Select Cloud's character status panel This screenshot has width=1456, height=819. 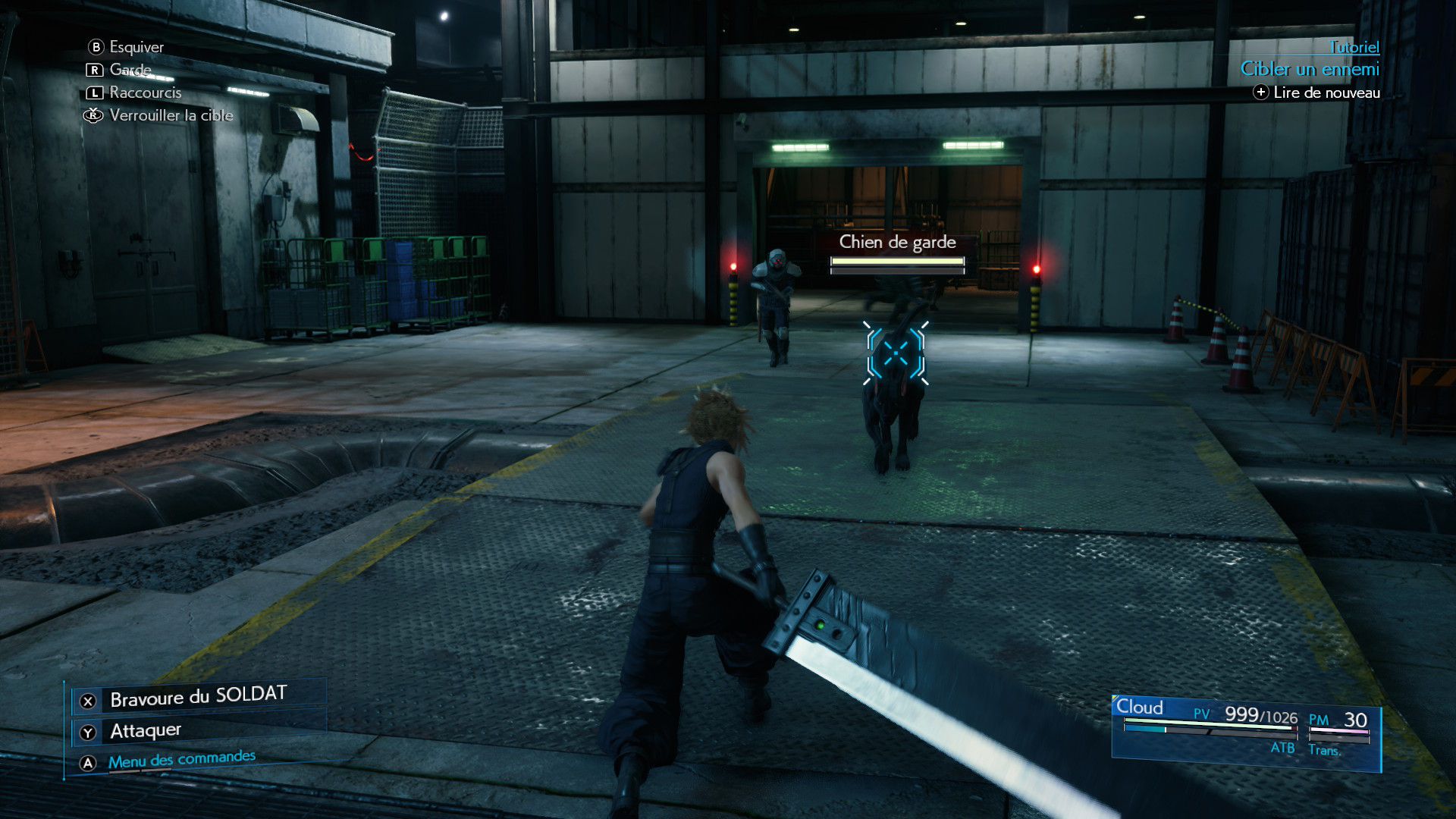tap(1245, 731)
